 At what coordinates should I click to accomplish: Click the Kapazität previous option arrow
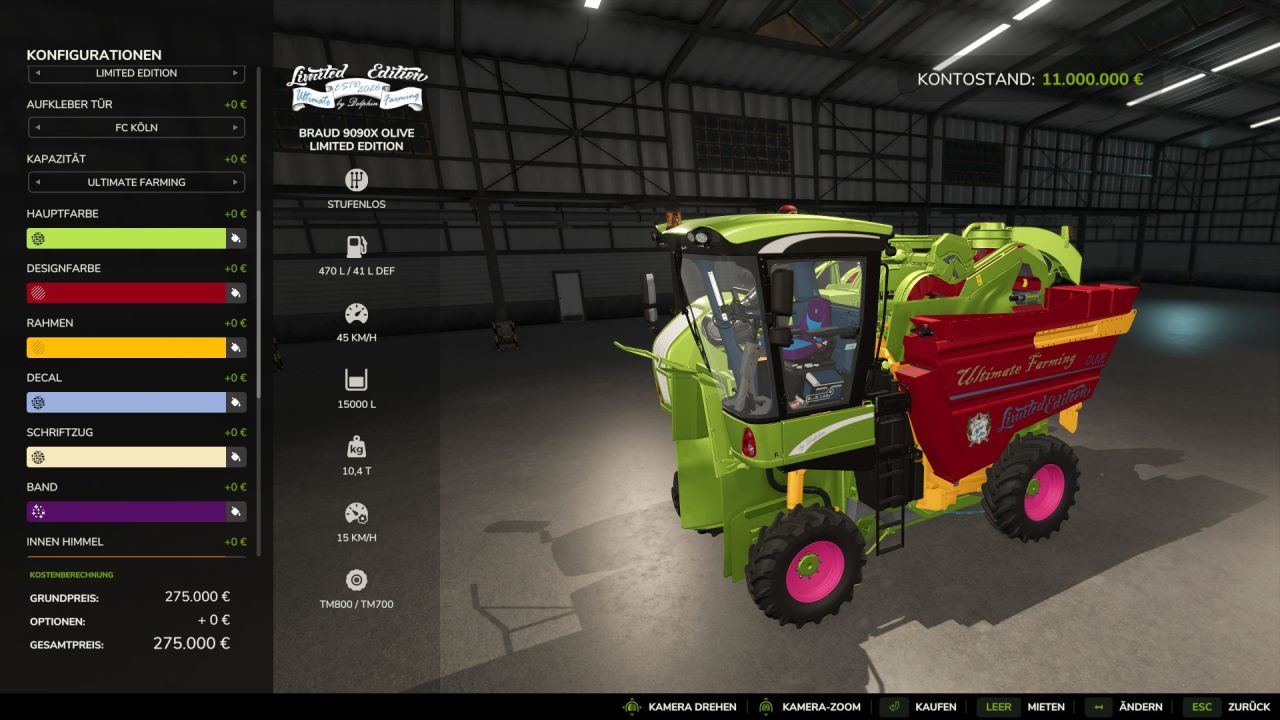(37, 182)
